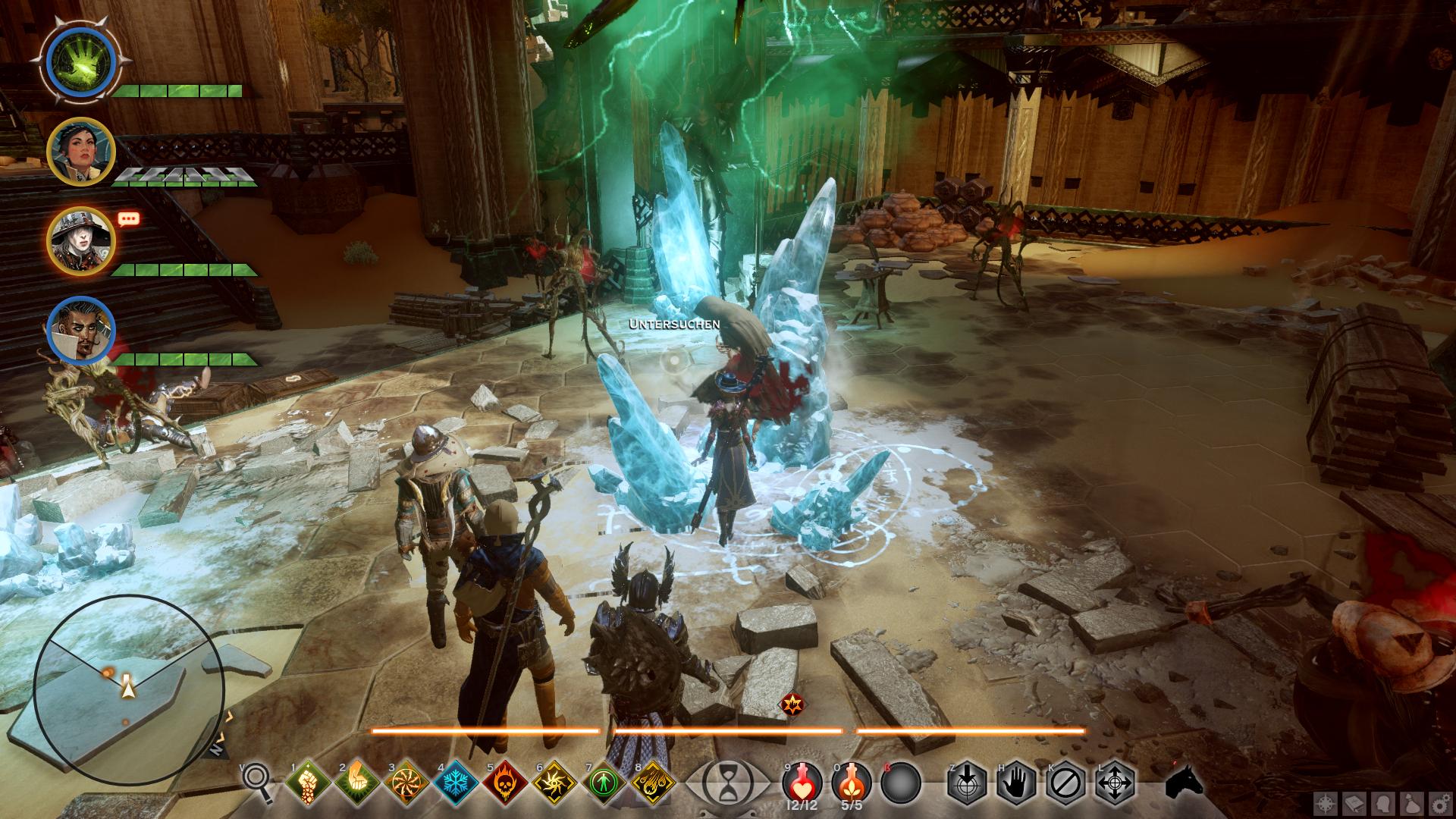Select the green glowing hand party portrait
1456x819 pixels.
point(80,60)
